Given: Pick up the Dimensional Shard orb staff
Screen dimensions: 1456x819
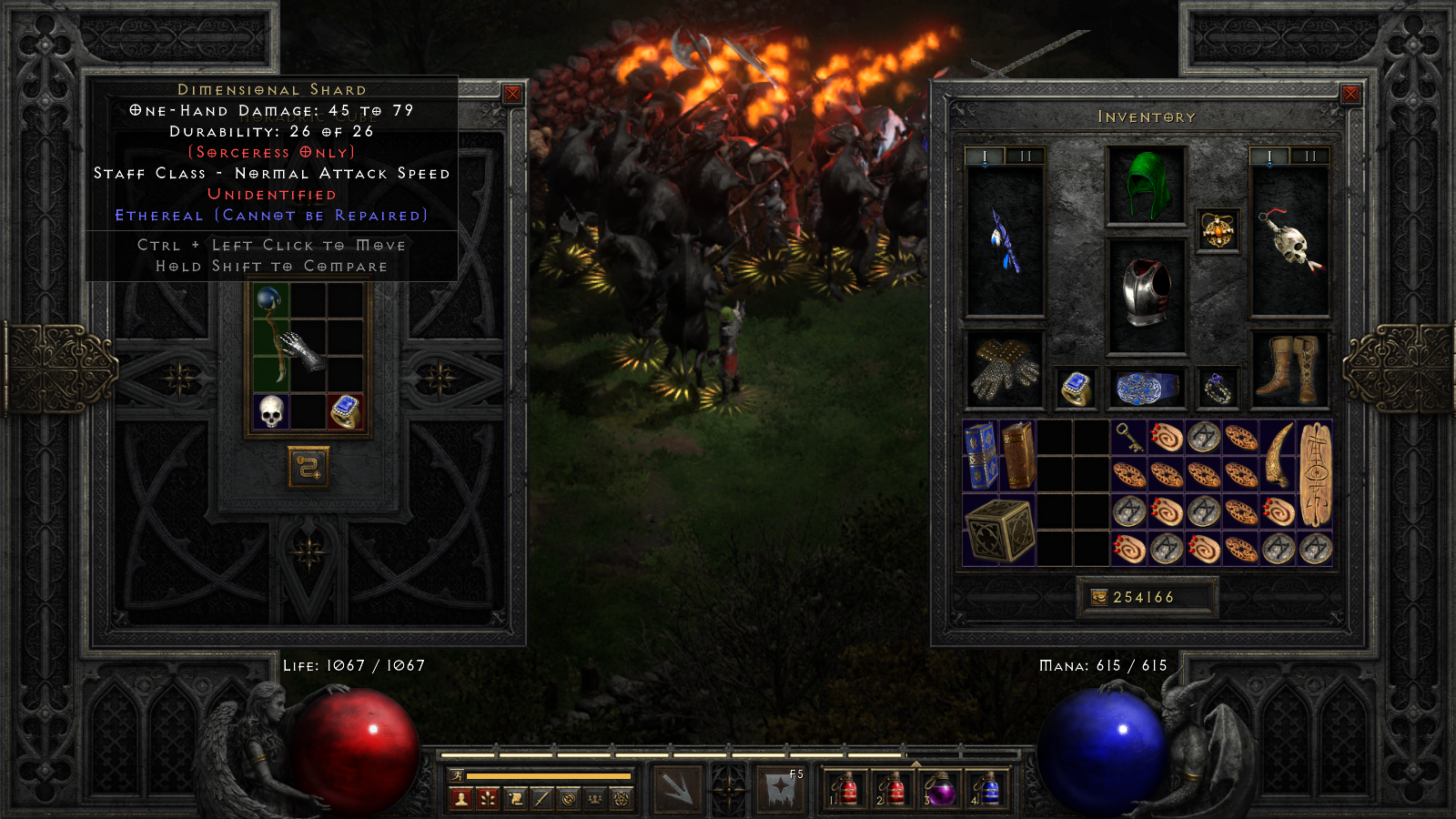Looking at the screenshot, I should coord(270,337).
